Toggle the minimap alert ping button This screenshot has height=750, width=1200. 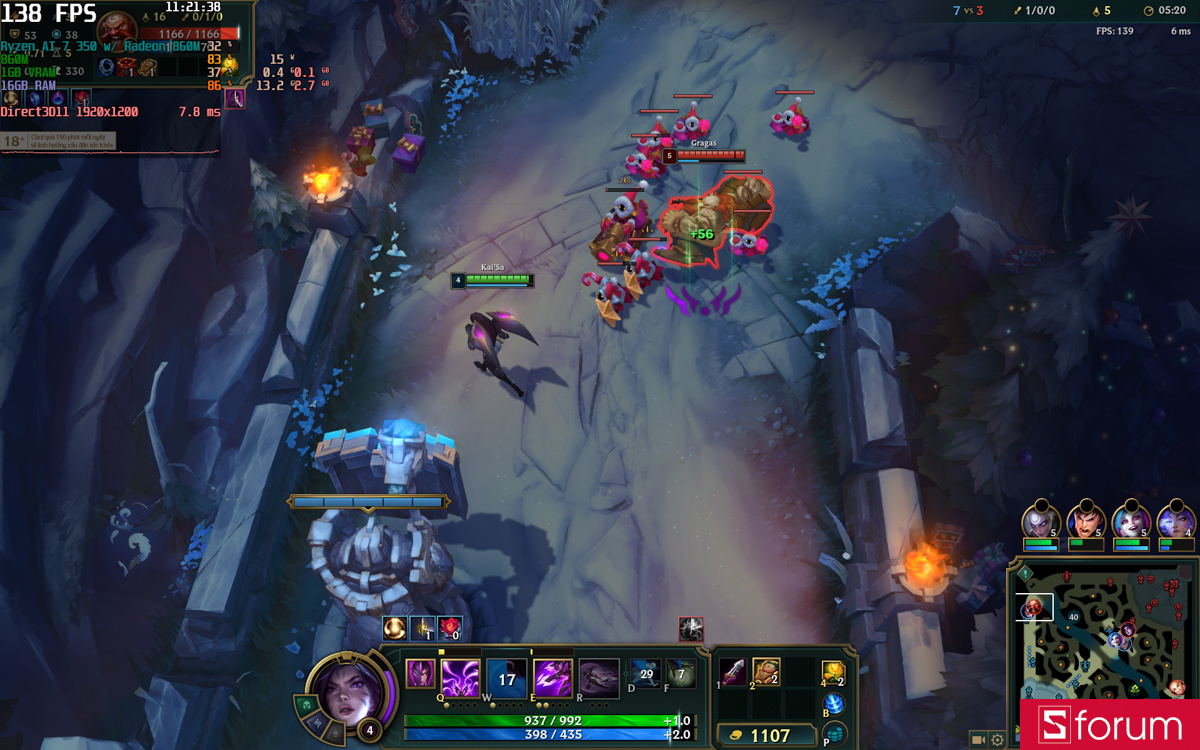pos(1026,573)
